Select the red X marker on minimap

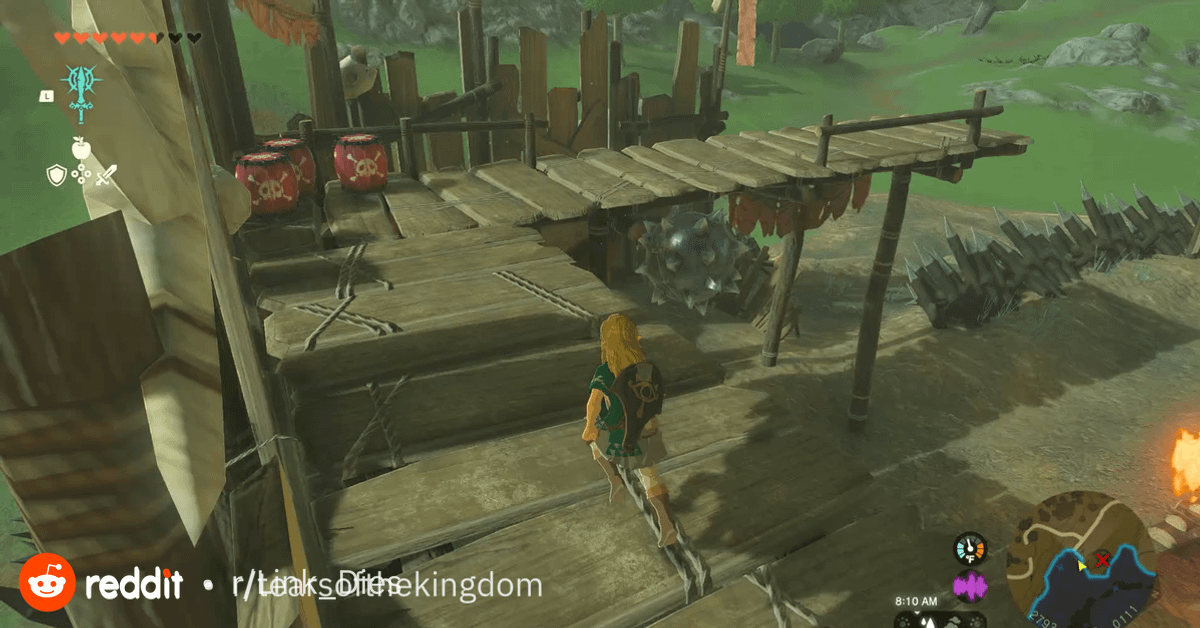click(x=1102, y=562)
